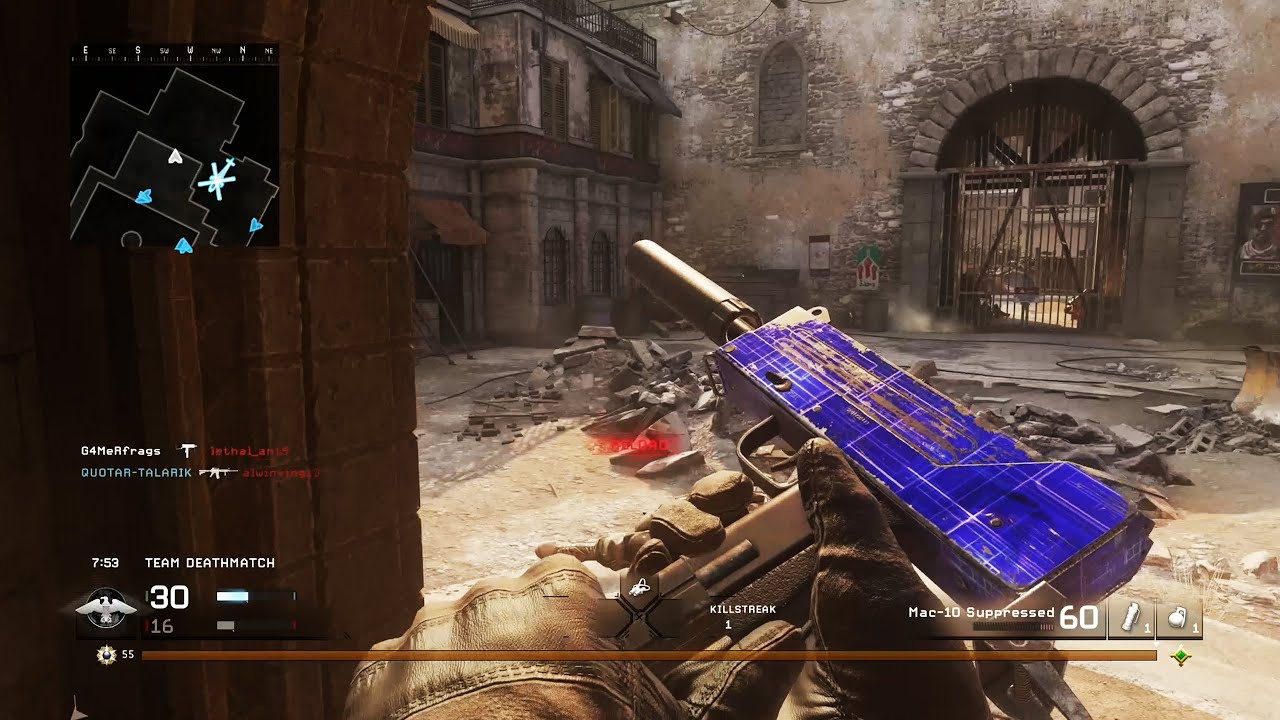Click the white player arrow on minimap
The image size is (1280, 720).
point(176,156)
